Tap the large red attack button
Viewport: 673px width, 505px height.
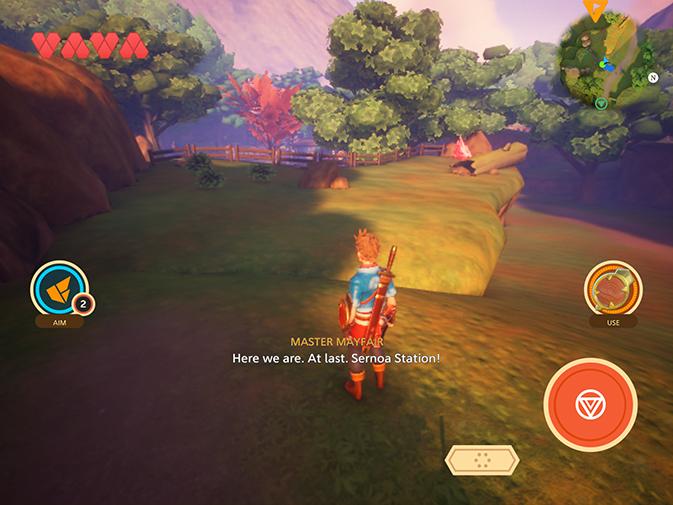tap(590, 405)
